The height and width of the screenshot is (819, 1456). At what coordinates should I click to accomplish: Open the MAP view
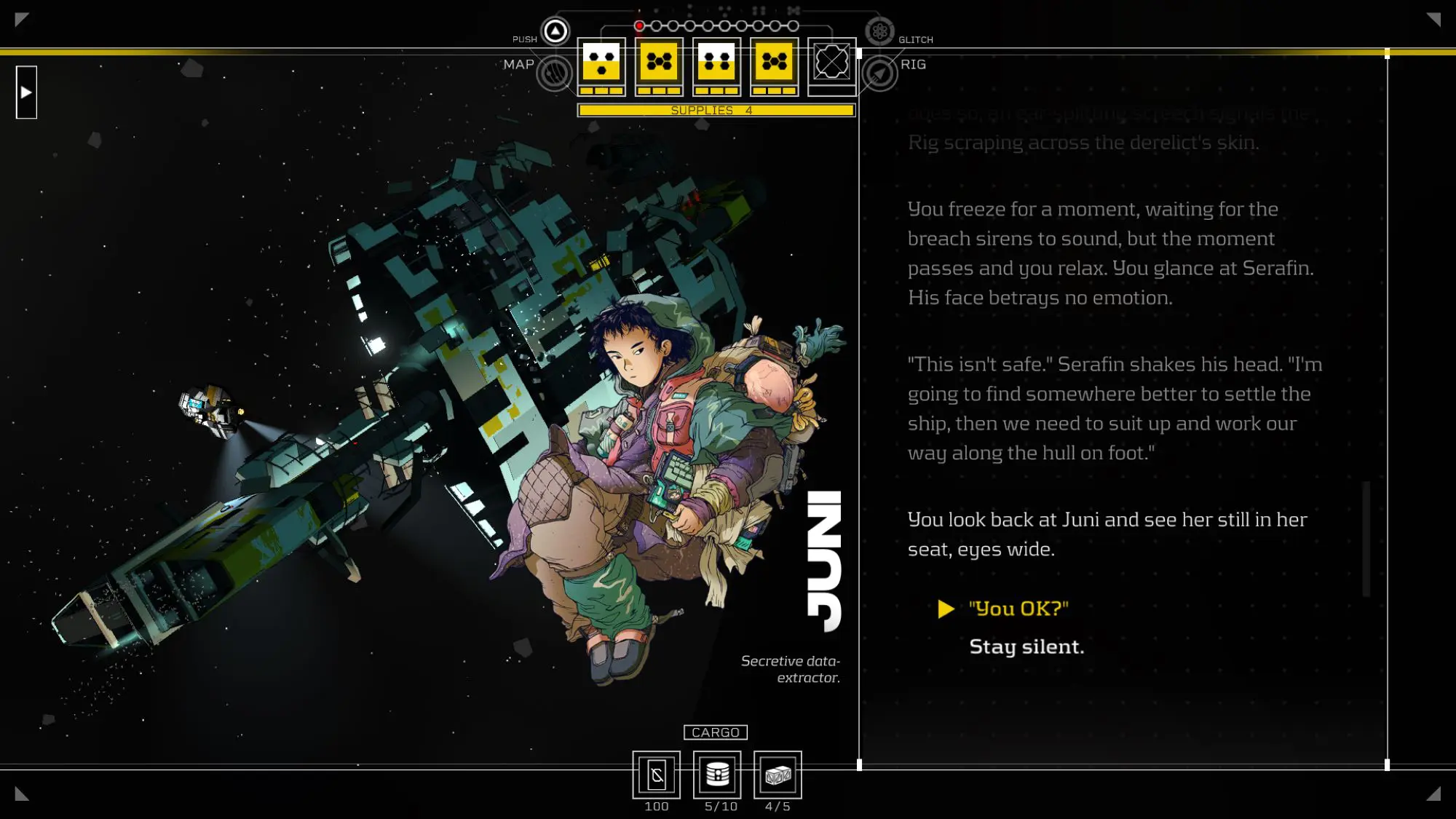point(555,74)
